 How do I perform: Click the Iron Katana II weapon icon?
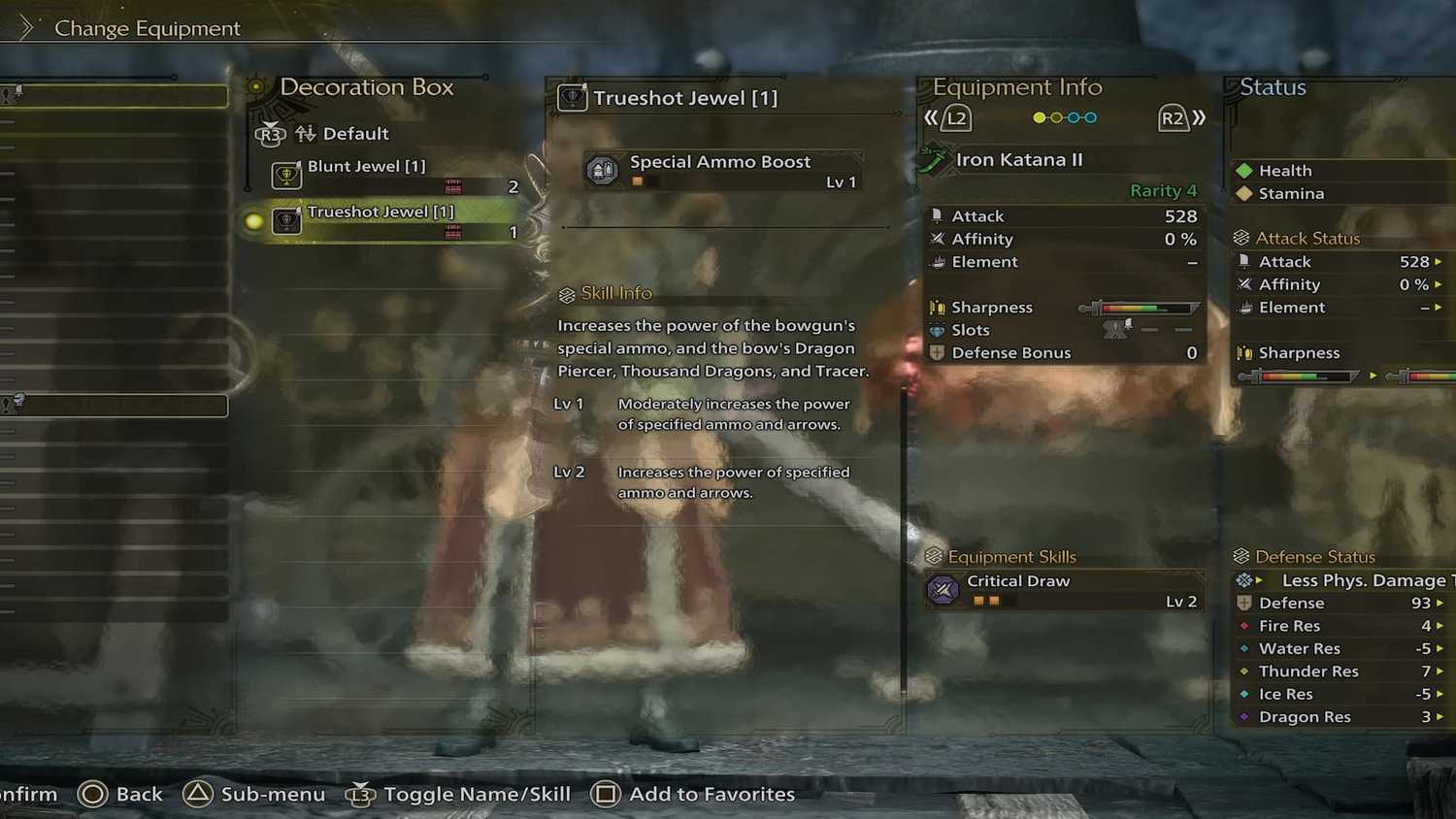pos(934,160)
